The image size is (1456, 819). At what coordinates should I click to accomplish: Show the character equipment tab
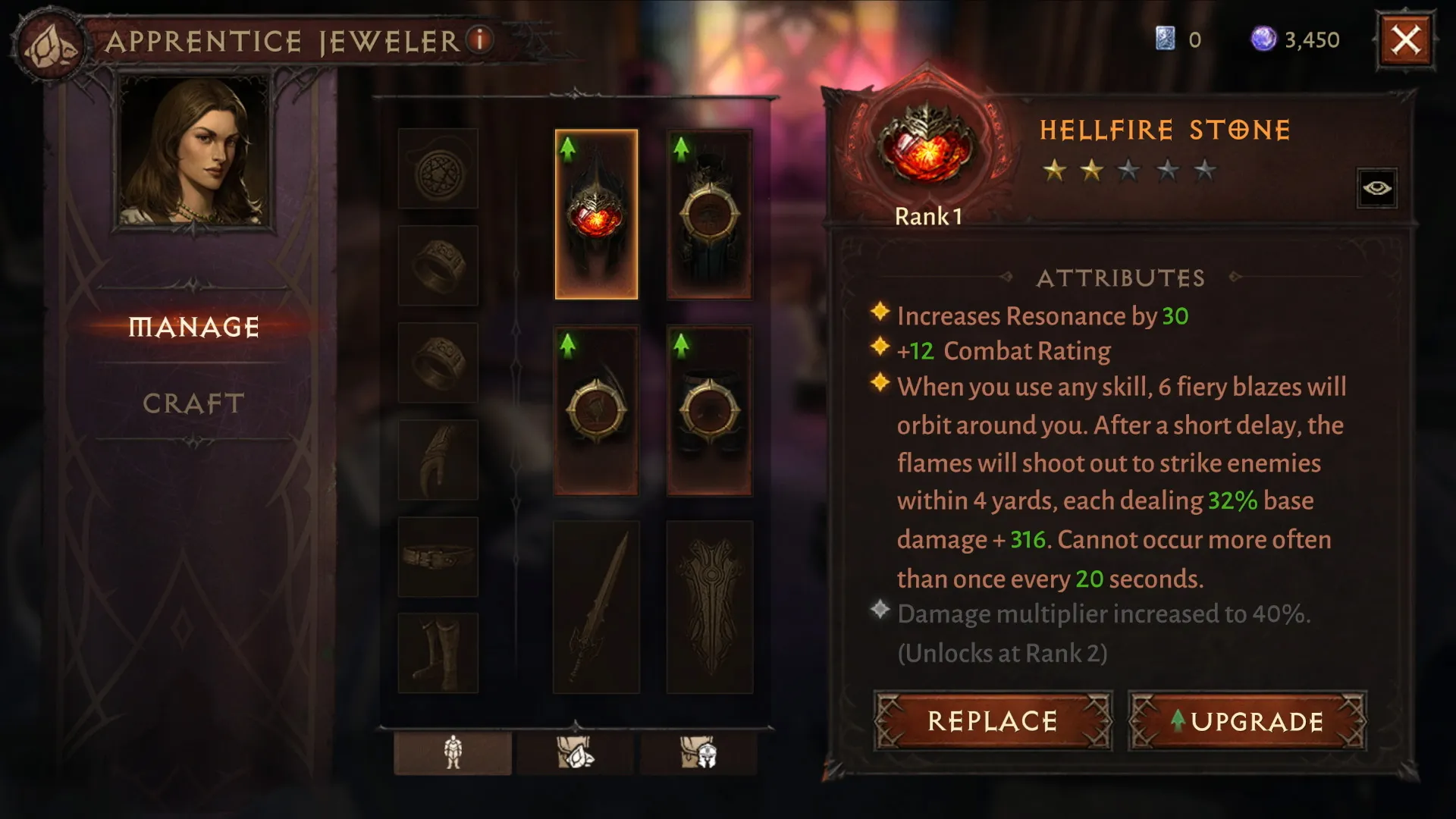tap(453, 752)
